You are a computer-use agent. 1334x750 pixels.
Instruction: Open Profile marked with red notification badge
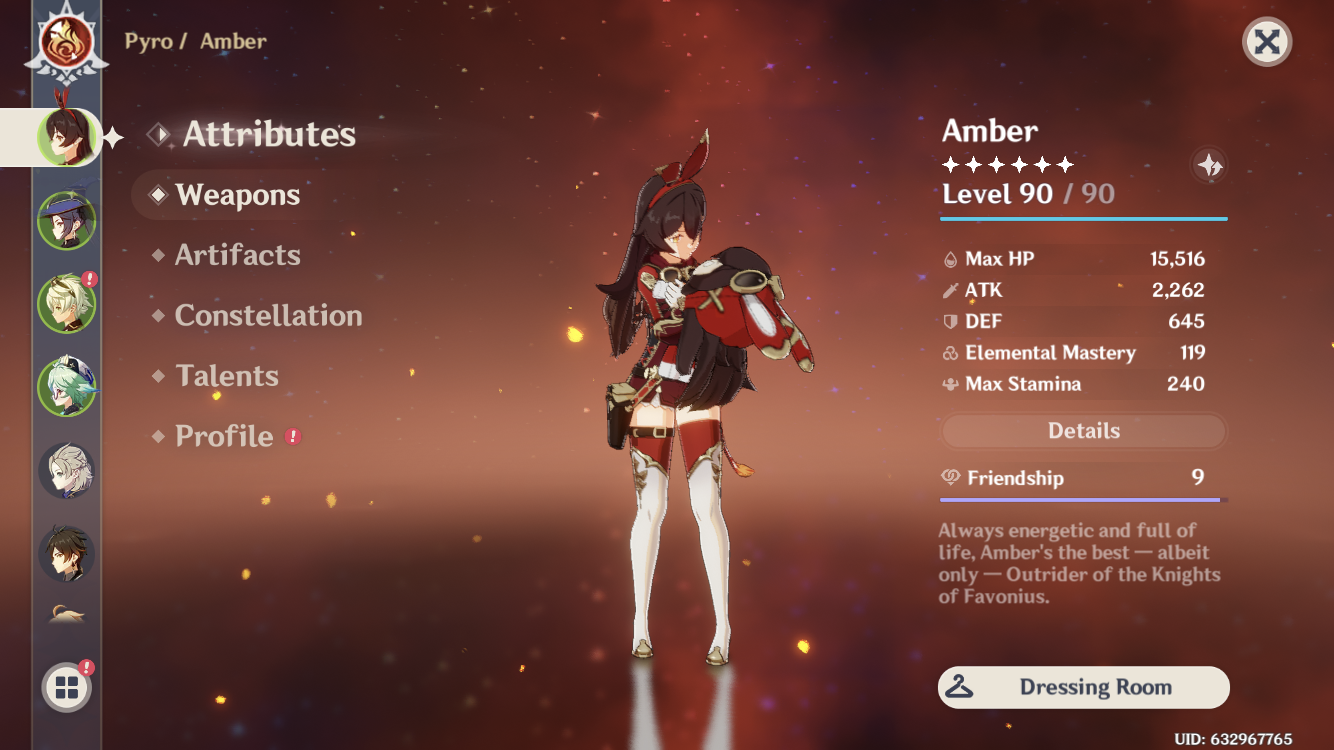(222, 437)
